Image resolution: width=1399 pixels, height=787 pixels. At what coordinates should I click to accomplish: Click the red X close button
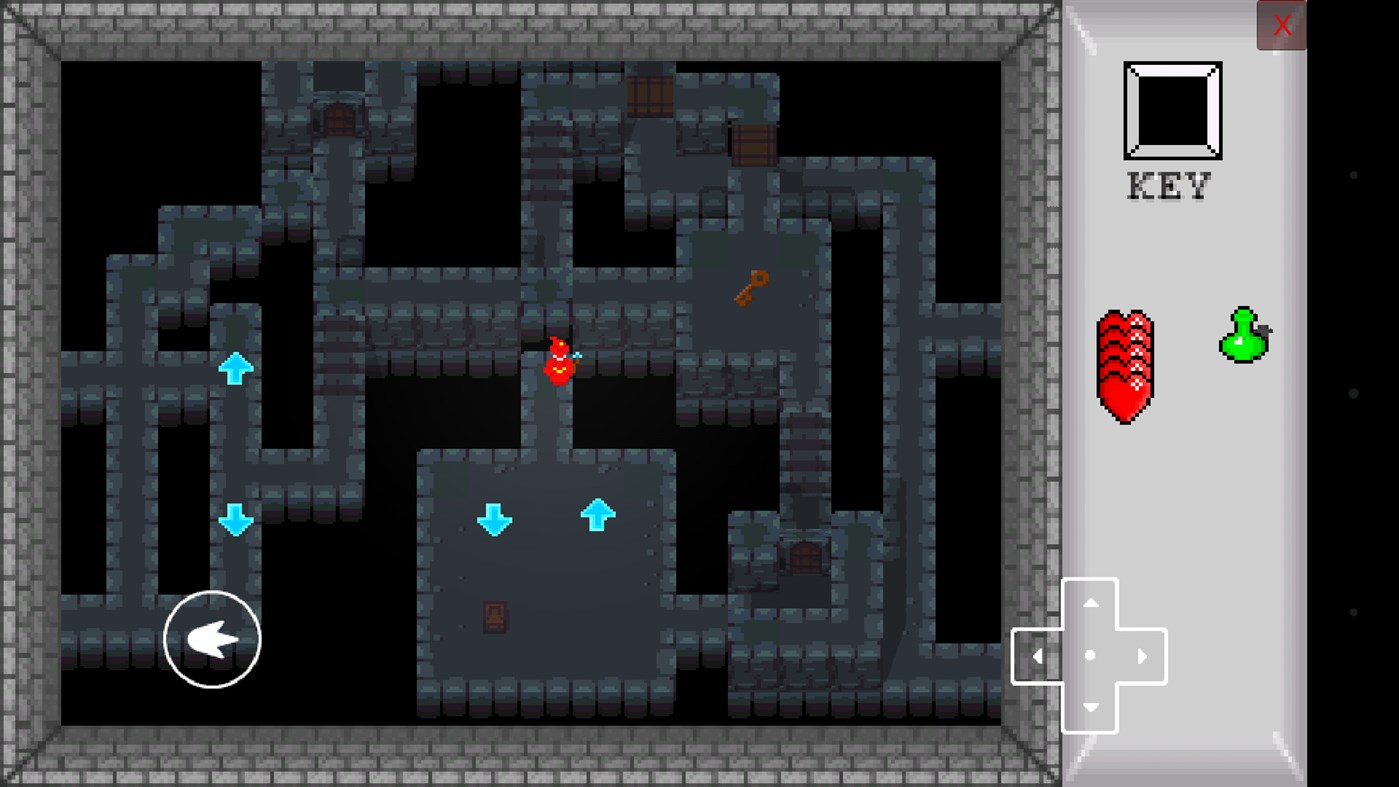click(x=1281, y=25)
